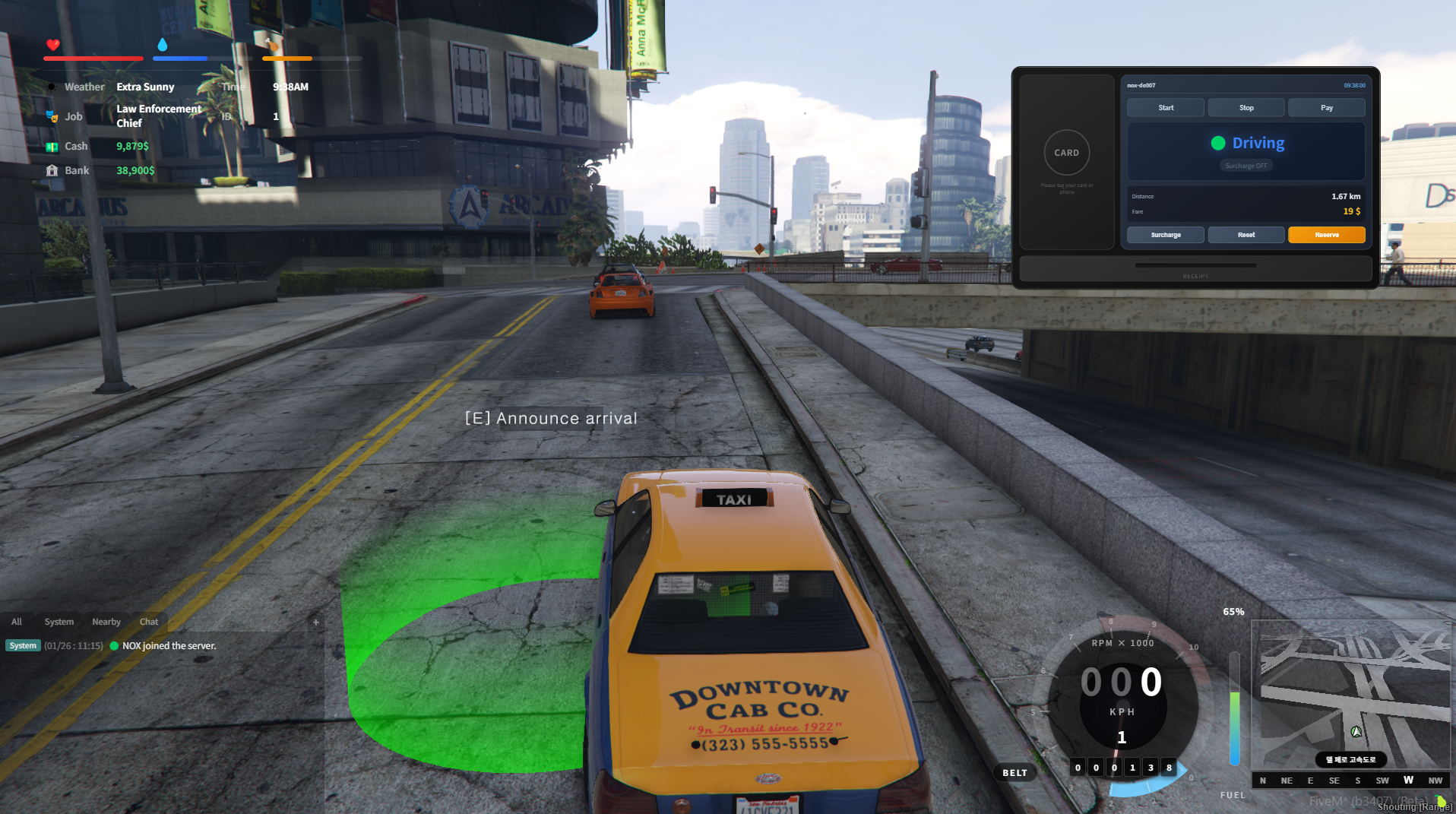The image size is (1456, 814).
Task: Switch to the Nearby chat tab
Action: (x=106, y=621)
